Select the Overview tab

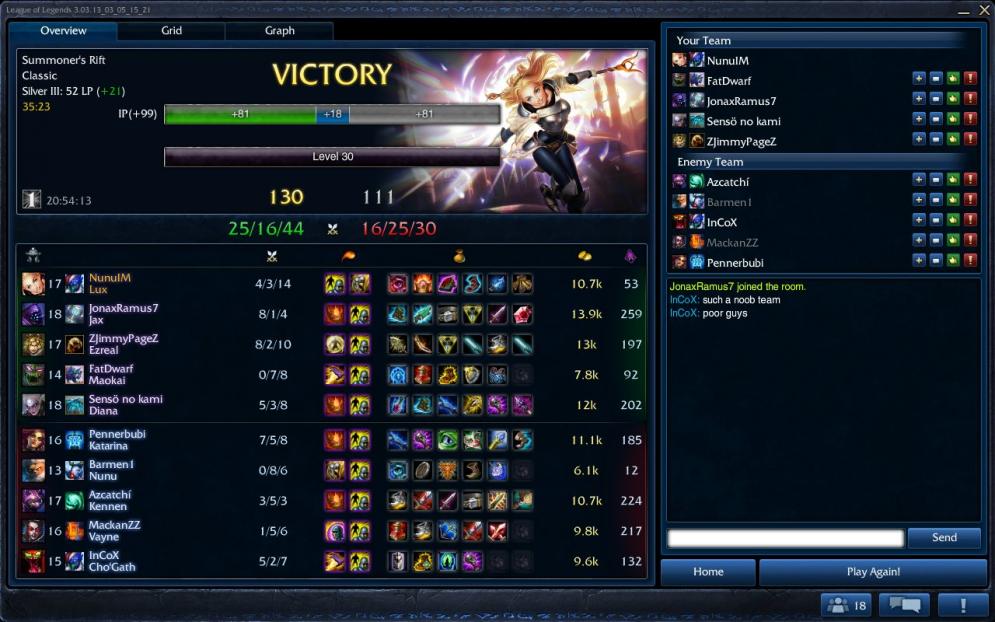pyautogui.click(x=64, y=31)
